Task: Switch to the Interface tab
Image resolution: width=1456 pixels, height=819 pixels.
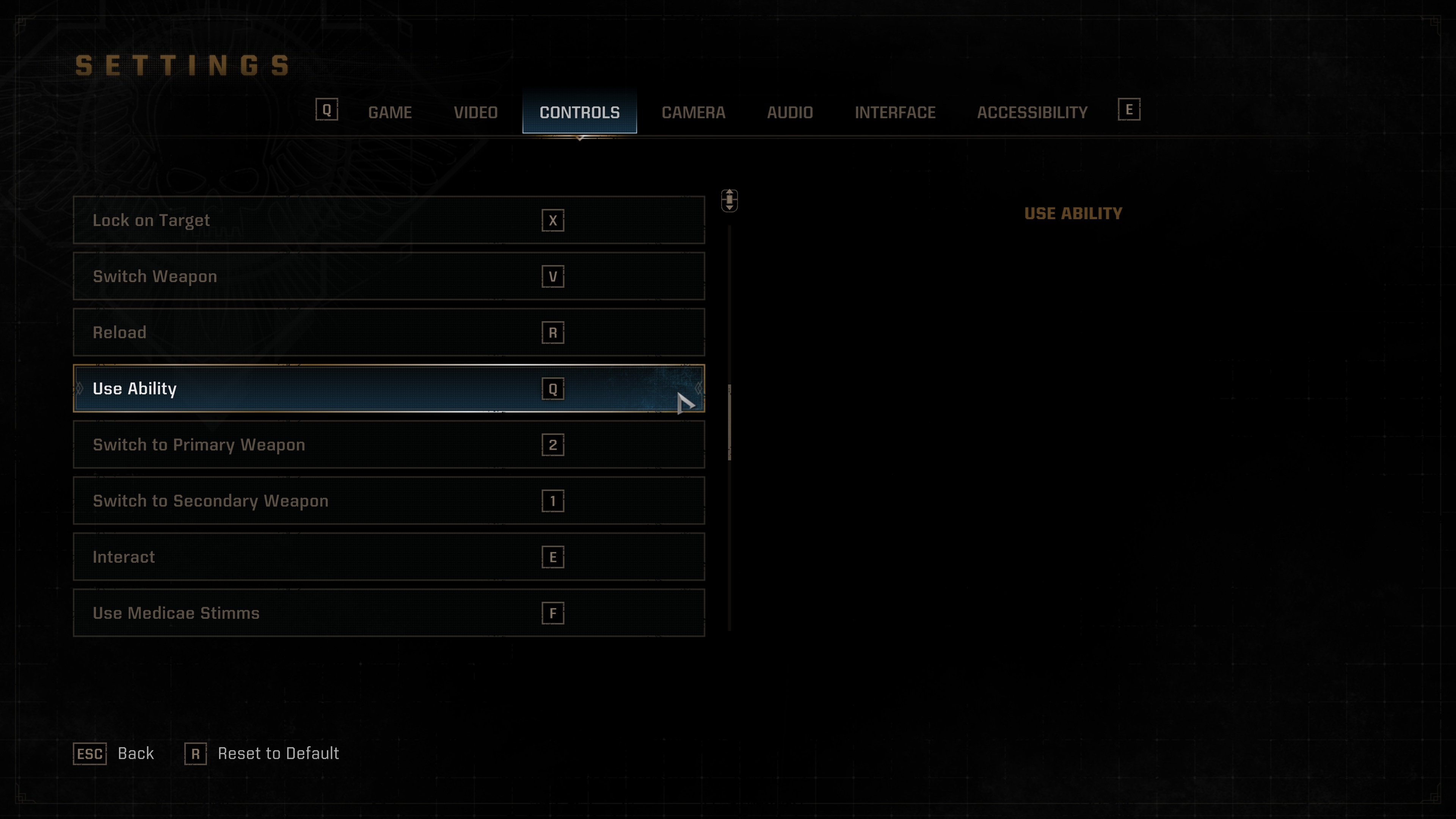Action: click(895, 113)
